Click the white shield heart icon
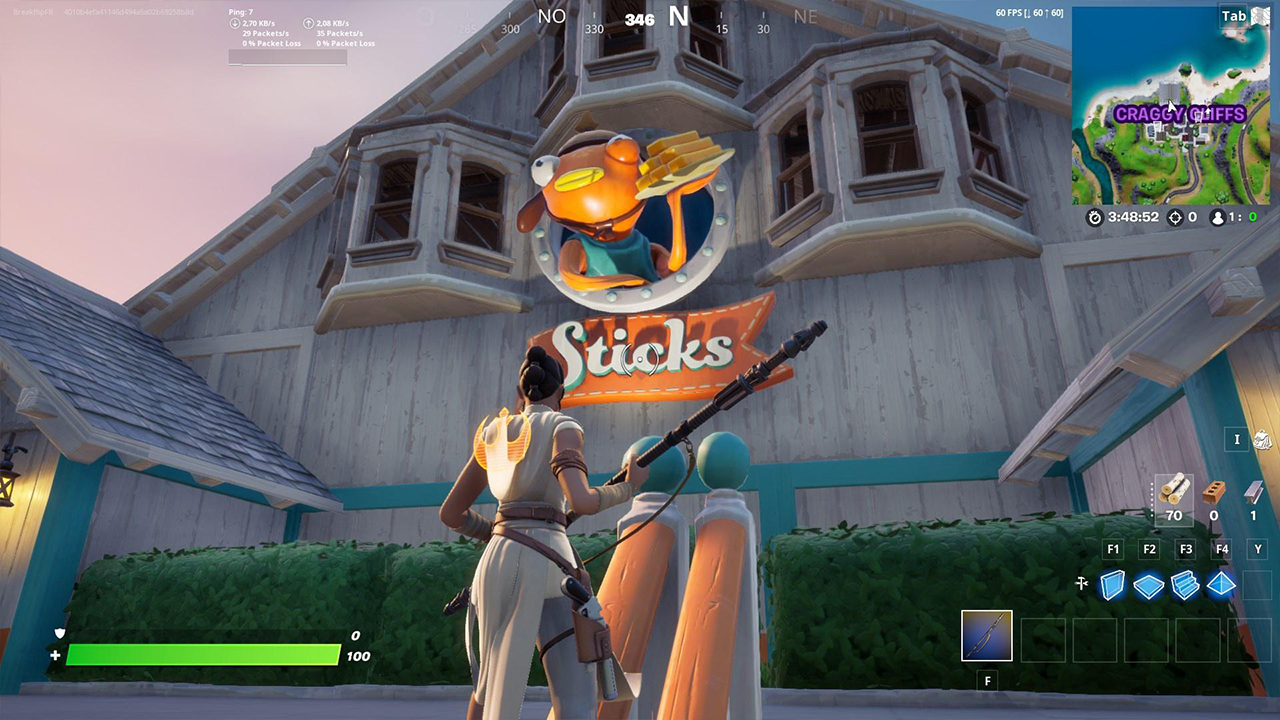 [60, 635]
